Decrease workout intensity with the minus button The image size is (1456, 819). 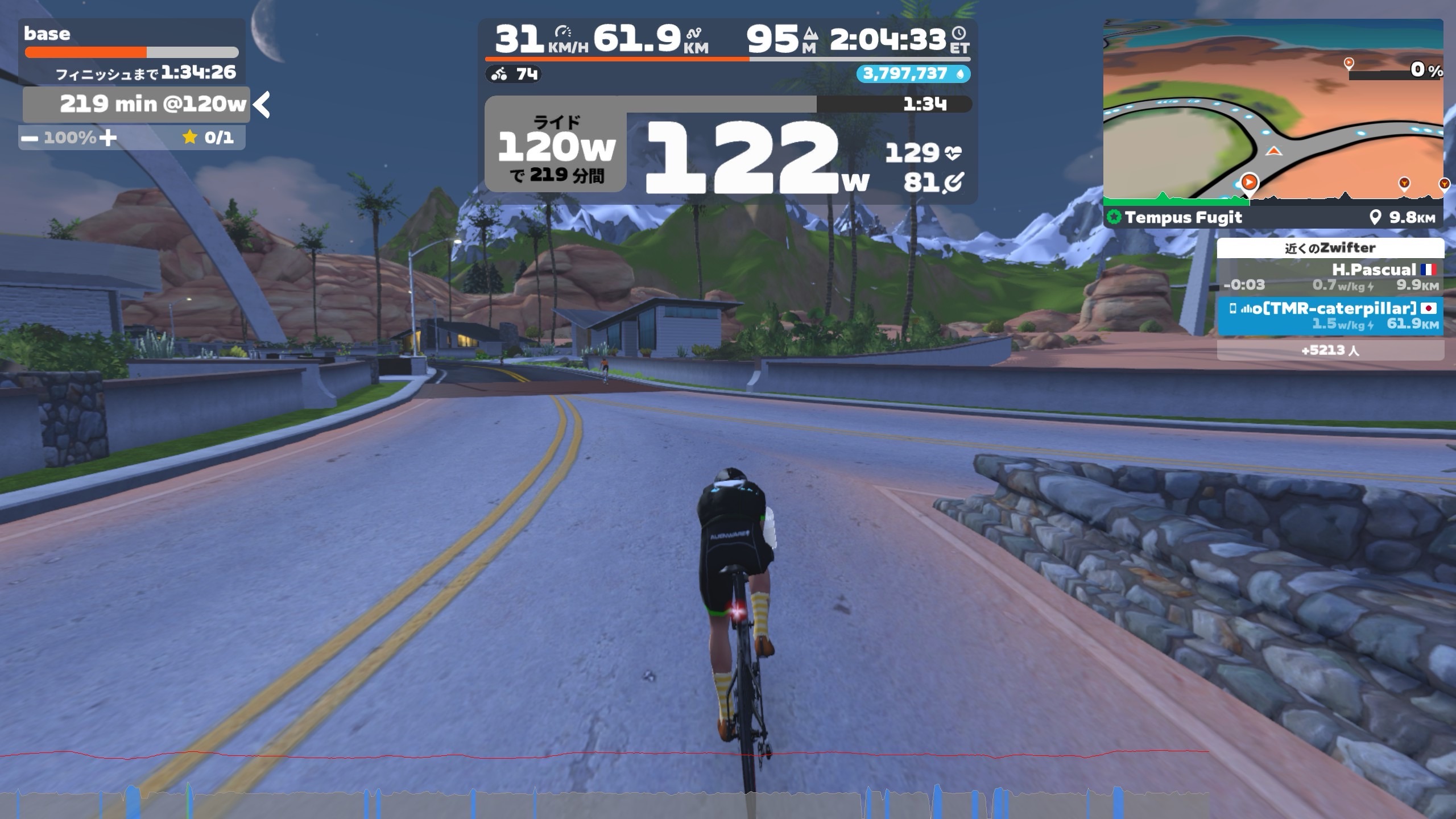point(30,138)
